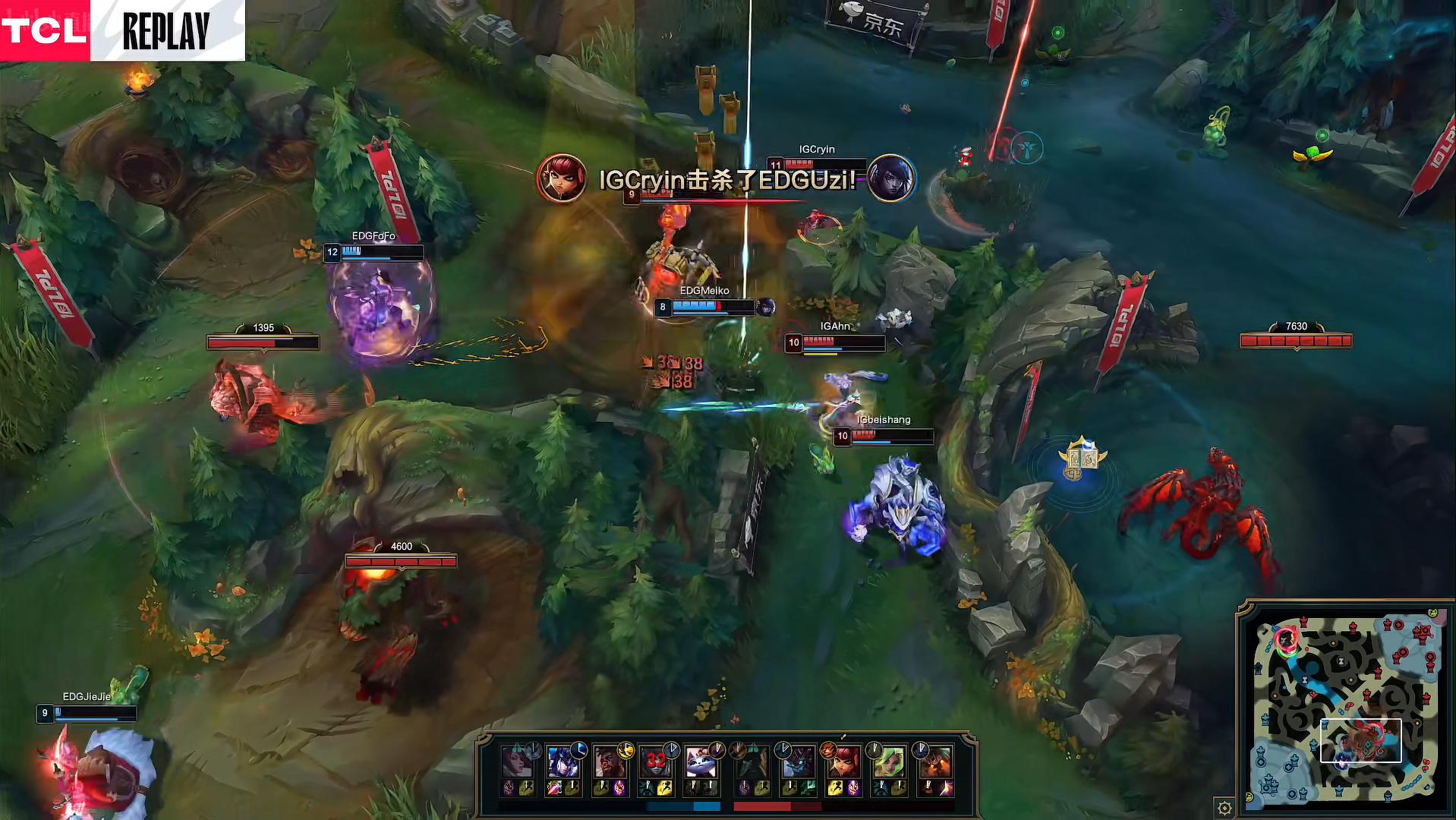Click the dead champion portrait showing a 32-second respawn timer
This screenshot has width=1456, height=820.
pos(656,760)
